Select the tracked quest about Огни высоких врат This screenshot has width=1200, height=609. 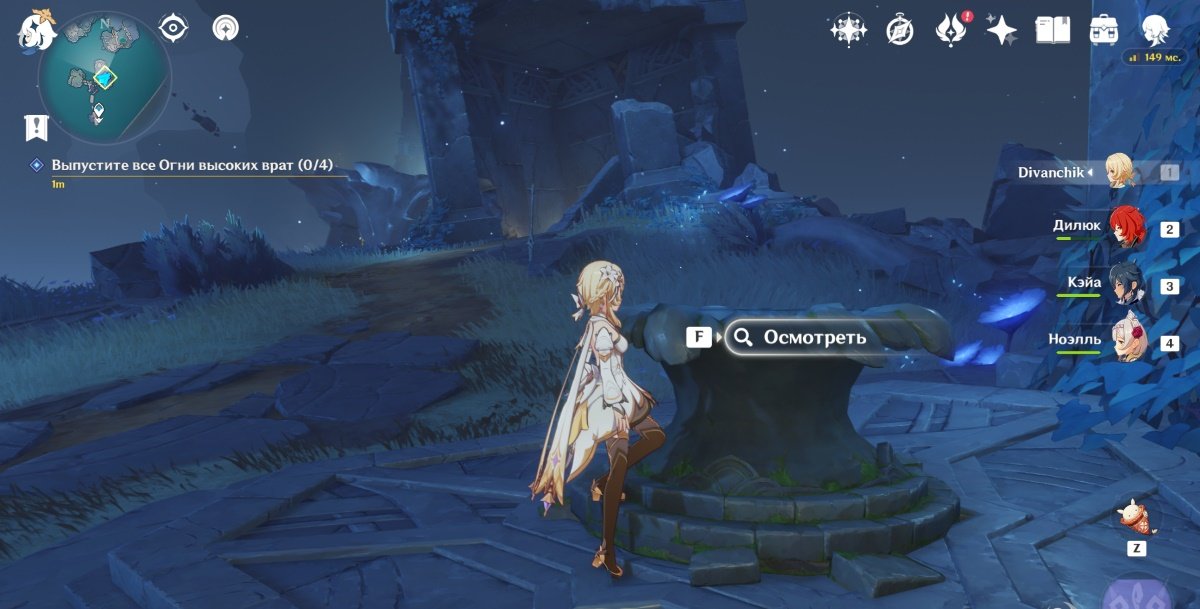pyautogui.click(x=192, y=165)
